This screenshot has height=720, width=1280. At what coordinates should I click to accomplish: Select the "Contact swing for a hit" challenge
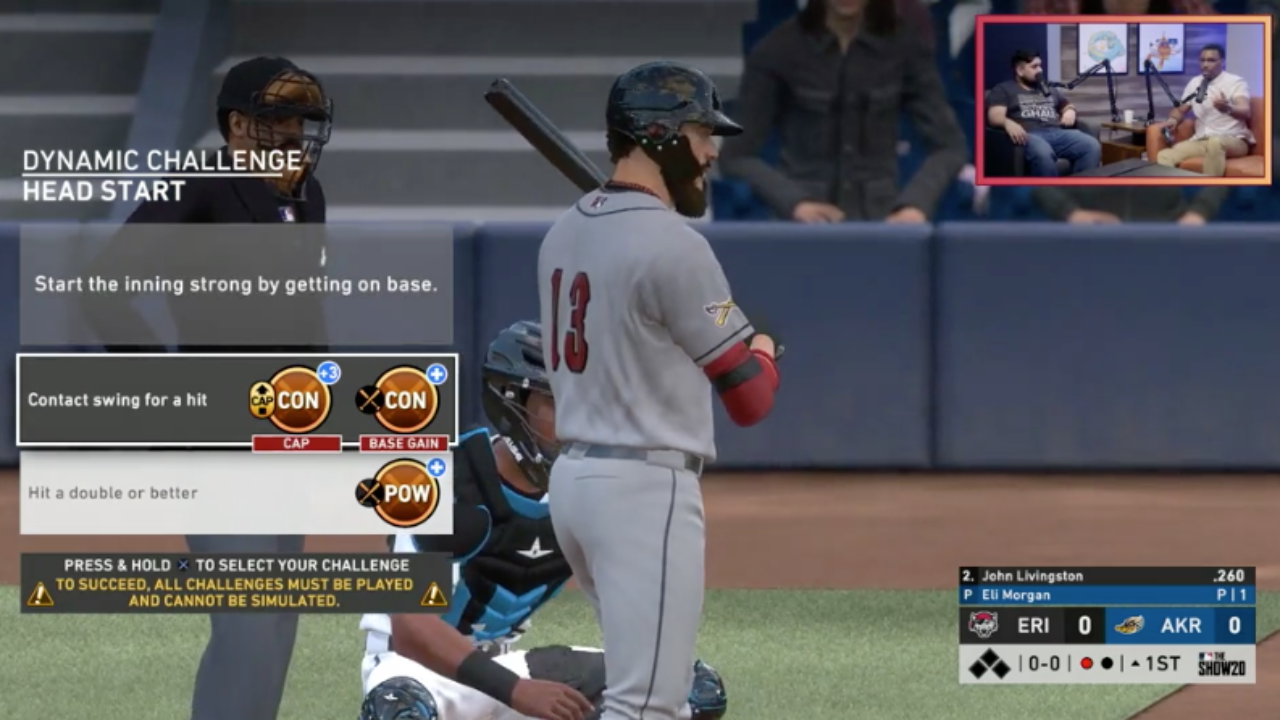pyautogui.click(x=118, y=400)
